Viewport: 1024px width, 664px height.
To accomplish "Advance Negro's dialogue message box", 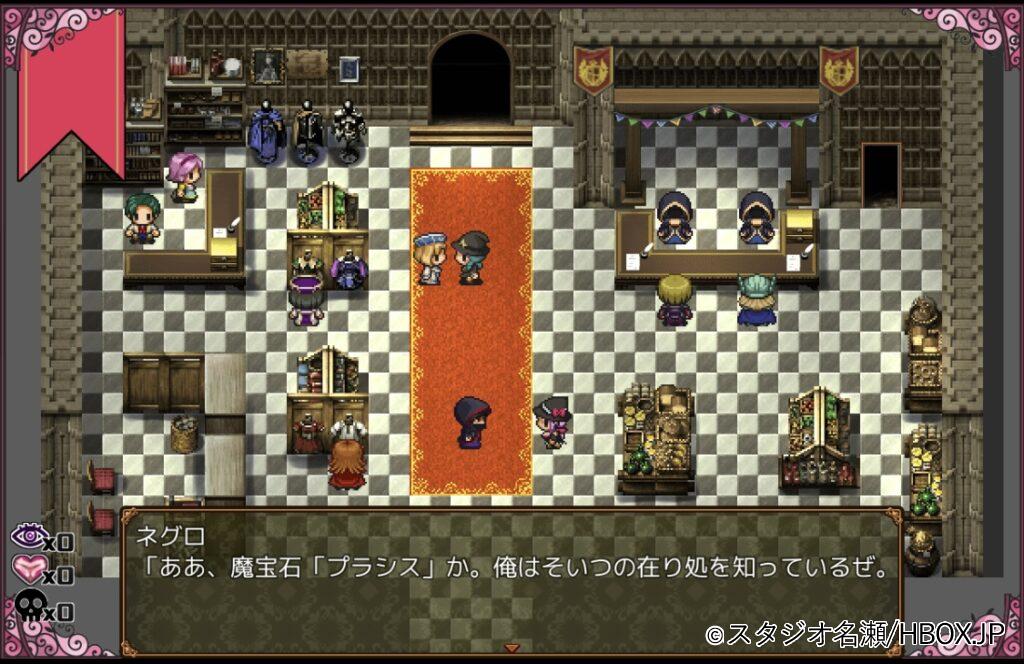I will click(511, 580).
